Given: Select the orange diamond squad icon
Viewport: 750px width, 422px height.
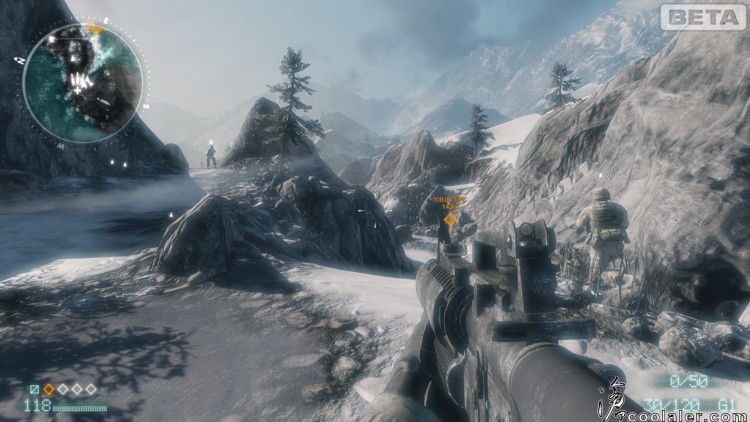Looking at the screenshot, I should pyautogui.click(x=48, y=389).
